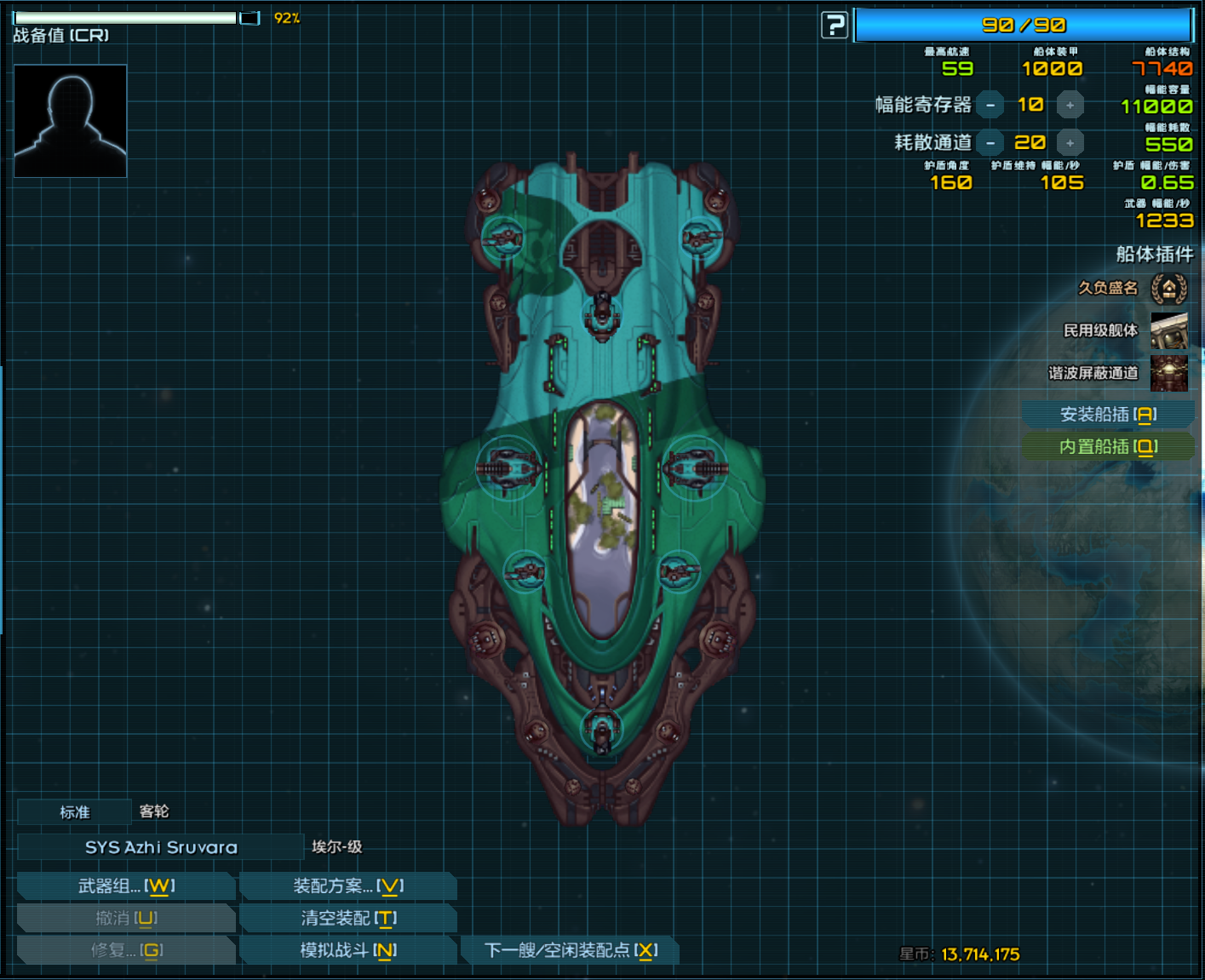
Task: Open the help question mark button
Action: click(x=835, y=26)
